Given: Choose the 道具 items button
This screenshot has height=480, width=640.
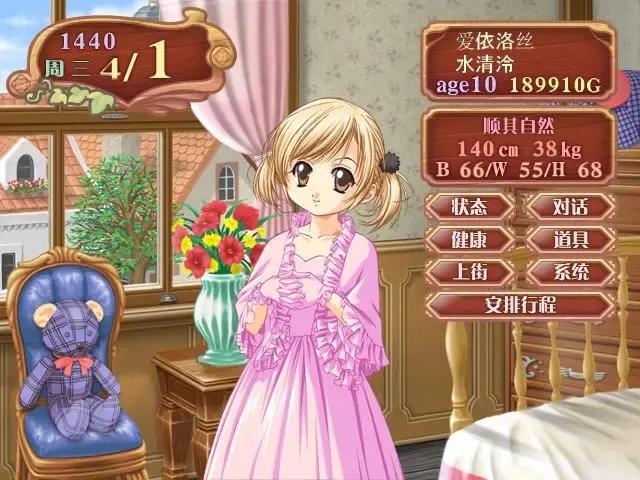Looking at the screenshot, I should pyautogui.click(x=570, y=239).
